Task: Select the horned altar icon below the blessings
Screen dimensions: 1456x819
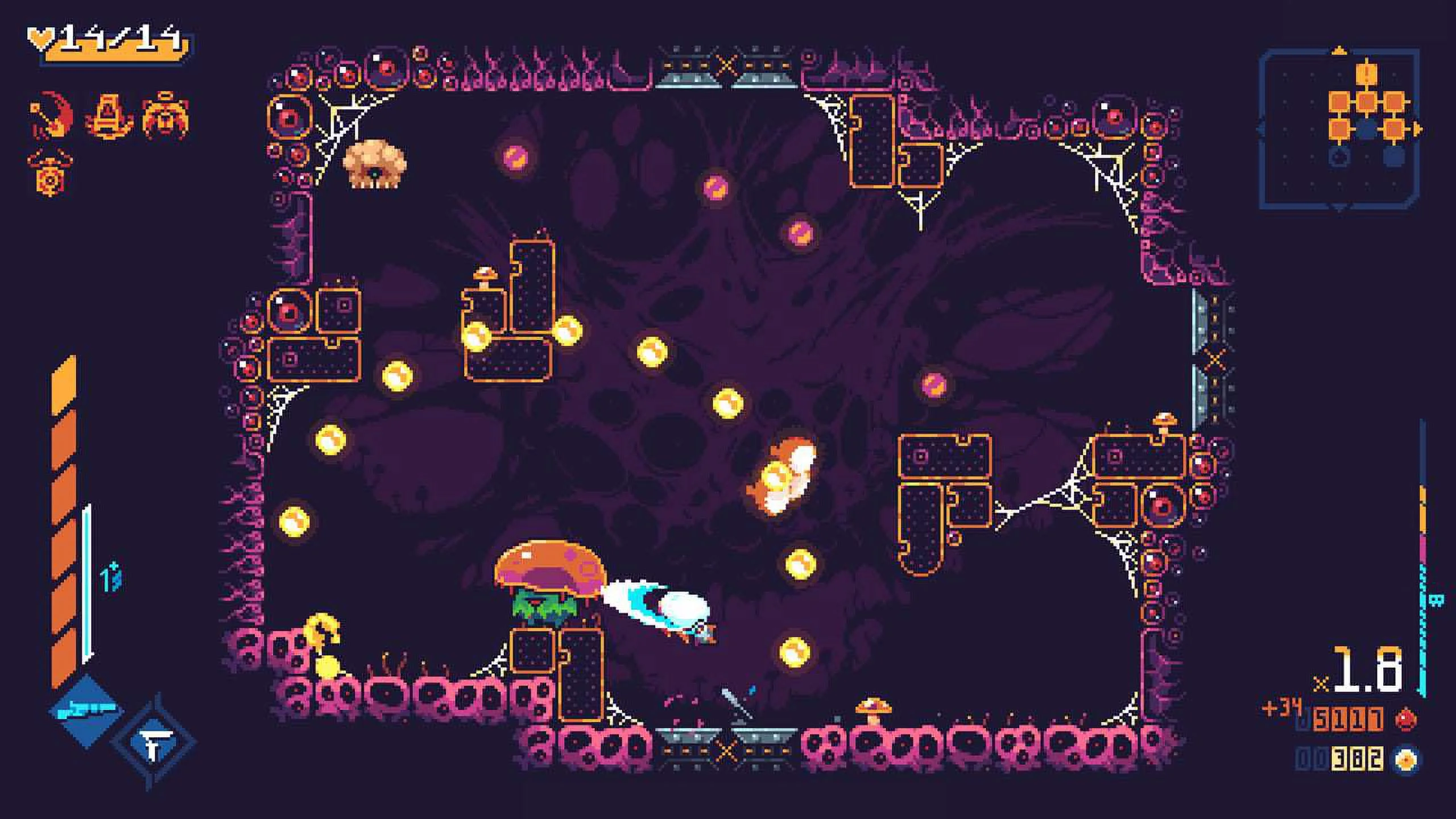Action: [x=49, y=173]
